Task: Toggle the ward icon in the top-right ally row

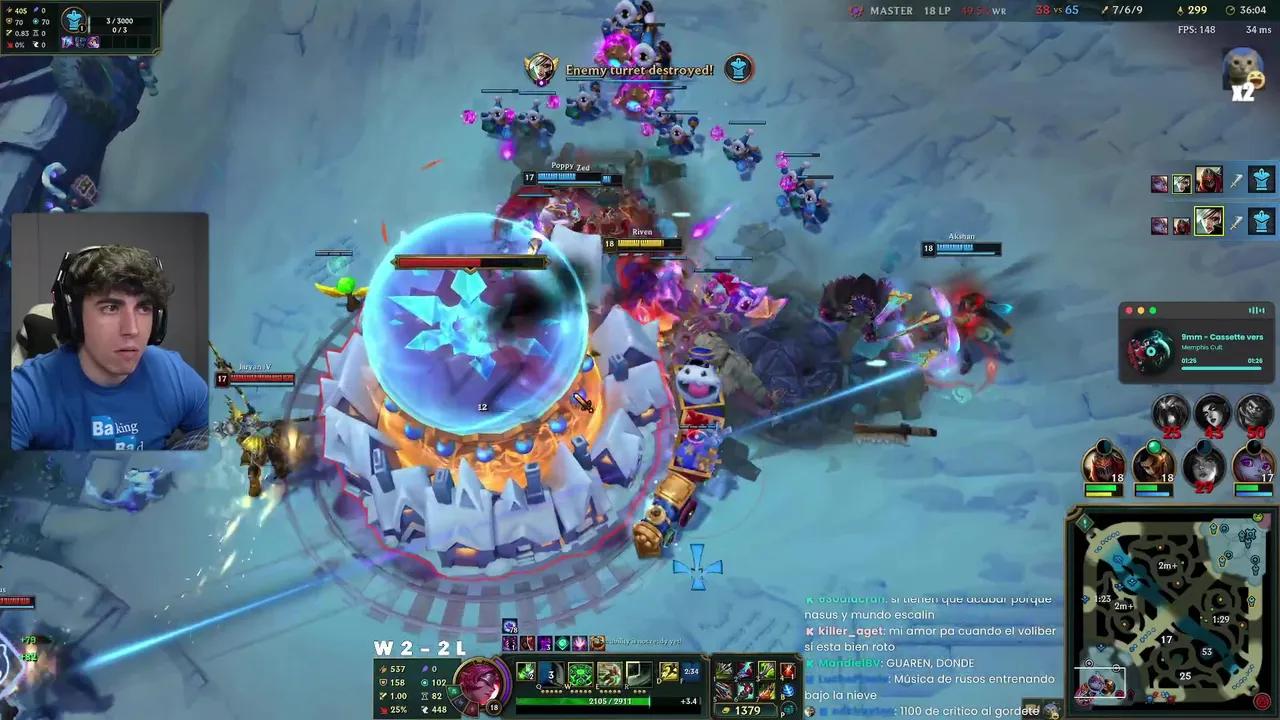Action: [1261, 178]
